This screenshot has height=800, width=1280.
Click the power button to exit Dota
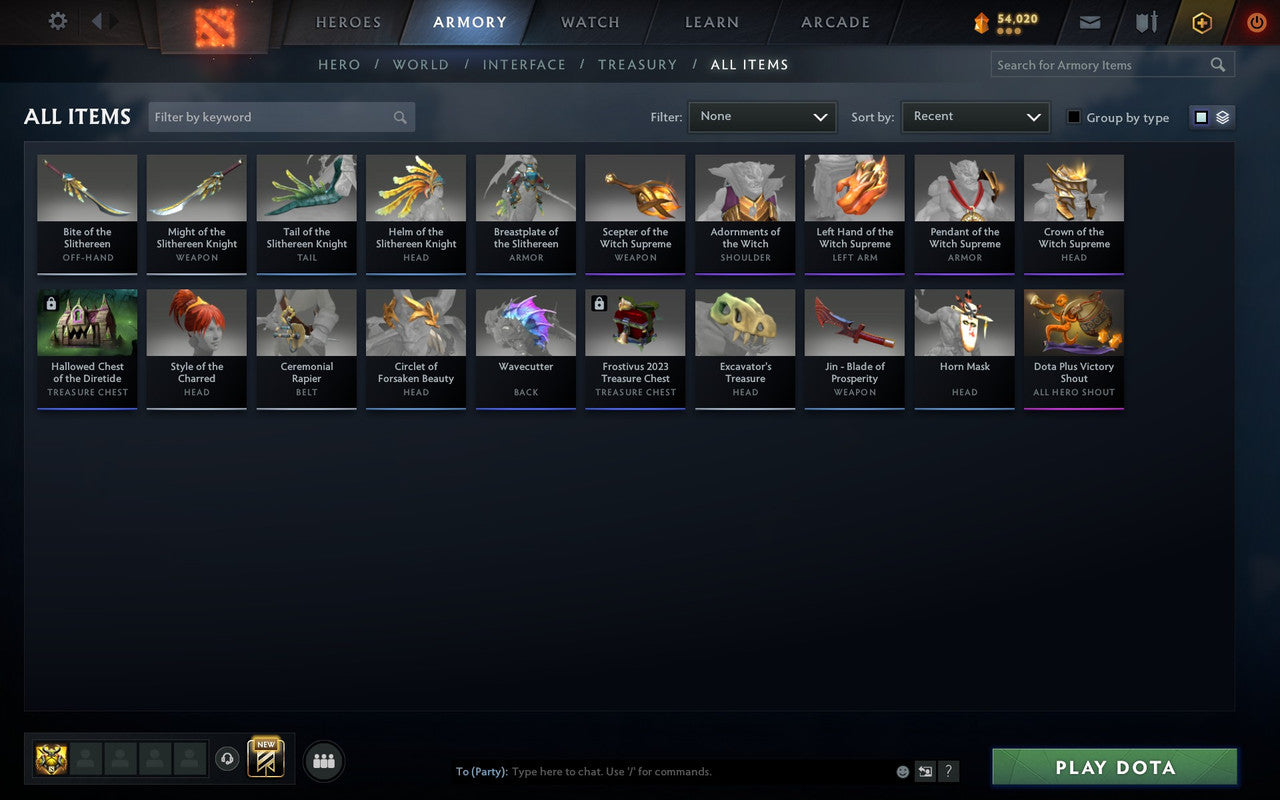pos(1256,22)
